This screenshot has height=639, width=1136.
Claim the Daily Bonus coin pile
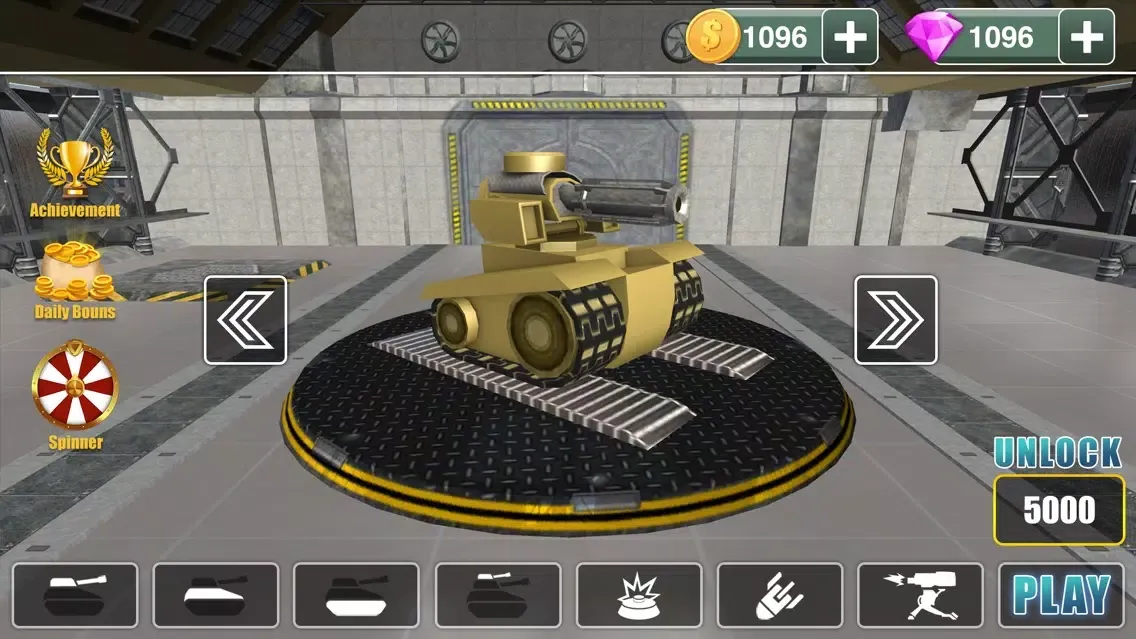click(x=75, y=278)
